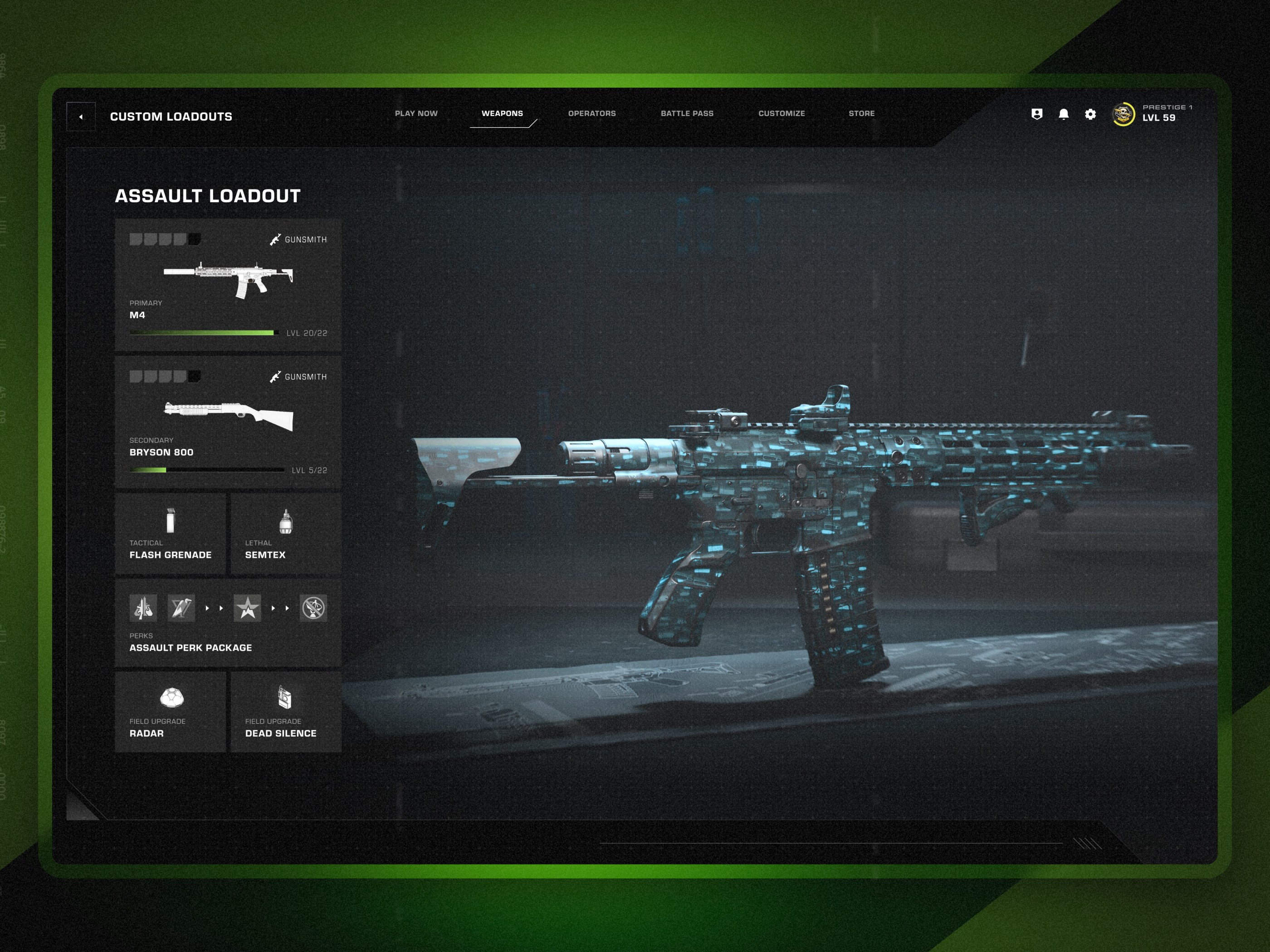Select the Flash Grenade tactical slot
The image size is (1270, 952).
[x=170, y=534]
